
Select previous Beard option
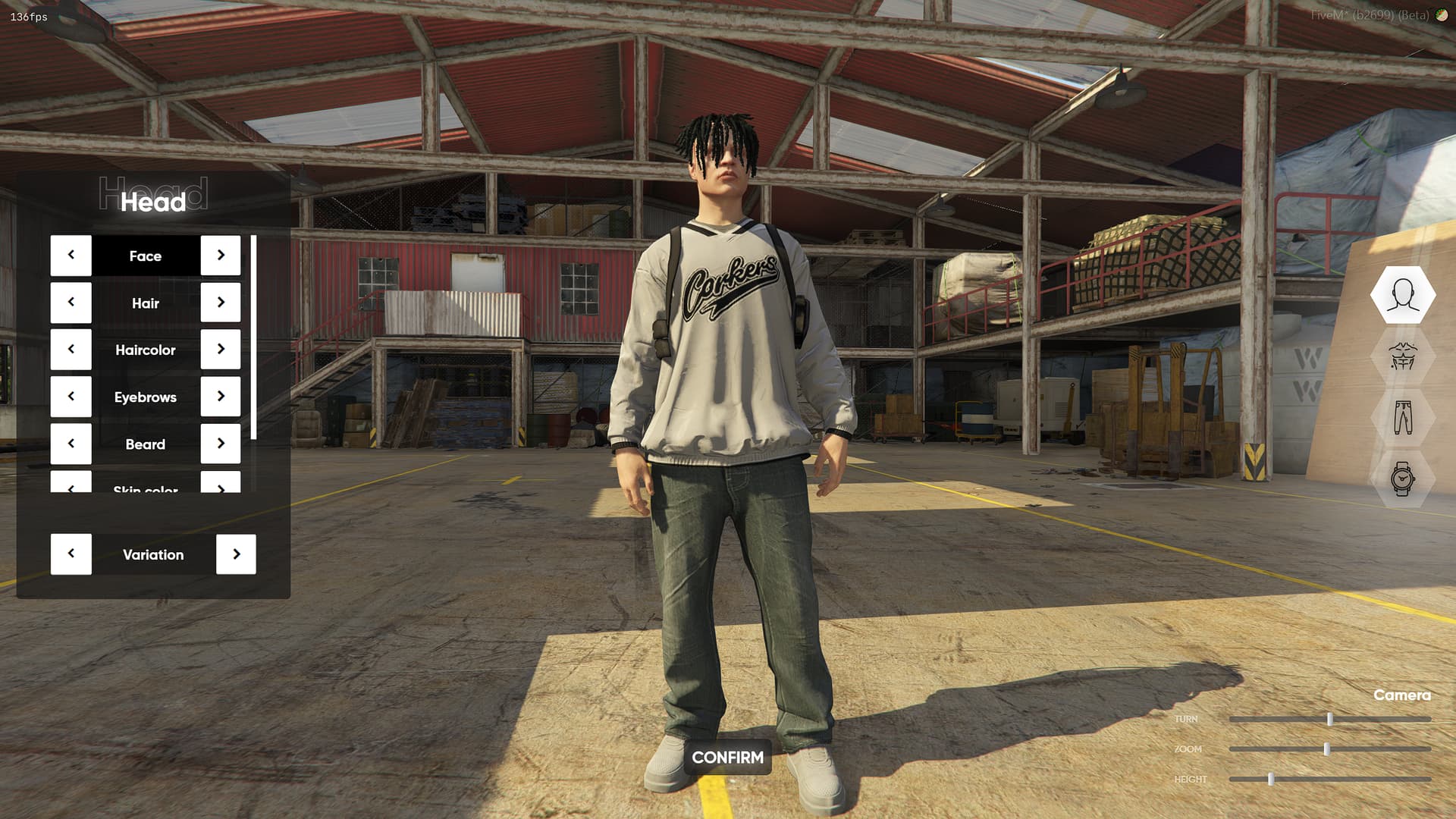tap(71, 444)
